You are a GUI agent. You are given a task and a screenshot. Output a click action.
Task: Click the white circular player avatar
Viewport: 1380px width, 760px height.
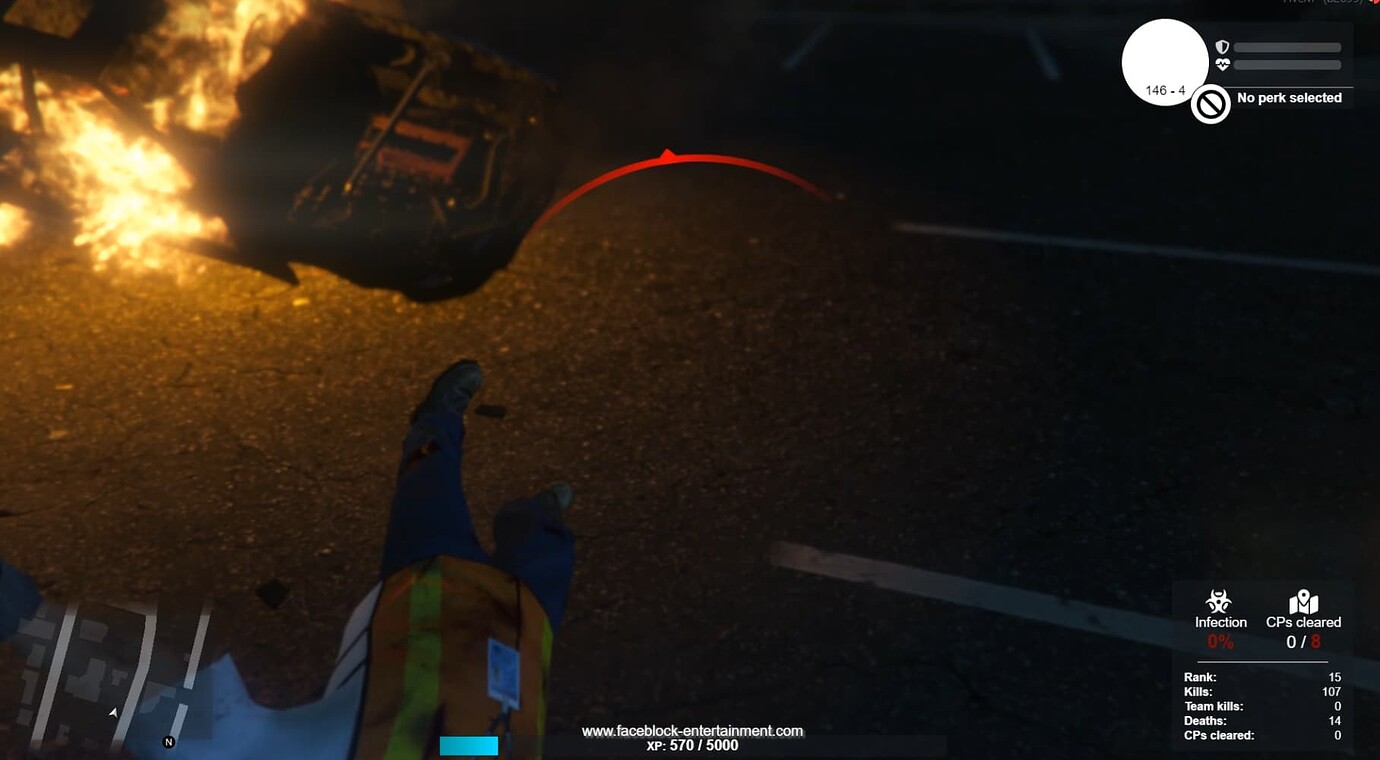1165,61
